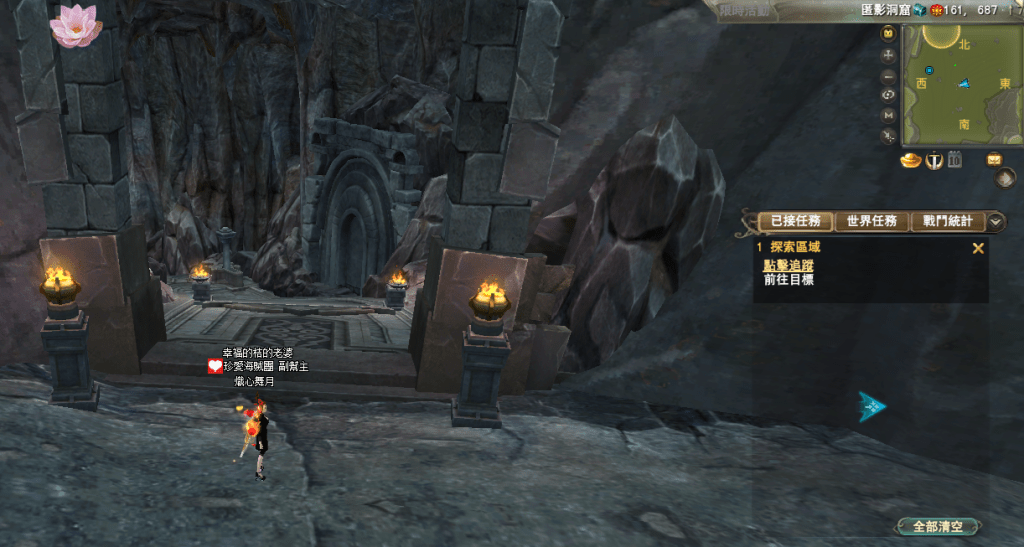
Task: Open the 世界任務 world quests tab
Action: pos(871,221)
